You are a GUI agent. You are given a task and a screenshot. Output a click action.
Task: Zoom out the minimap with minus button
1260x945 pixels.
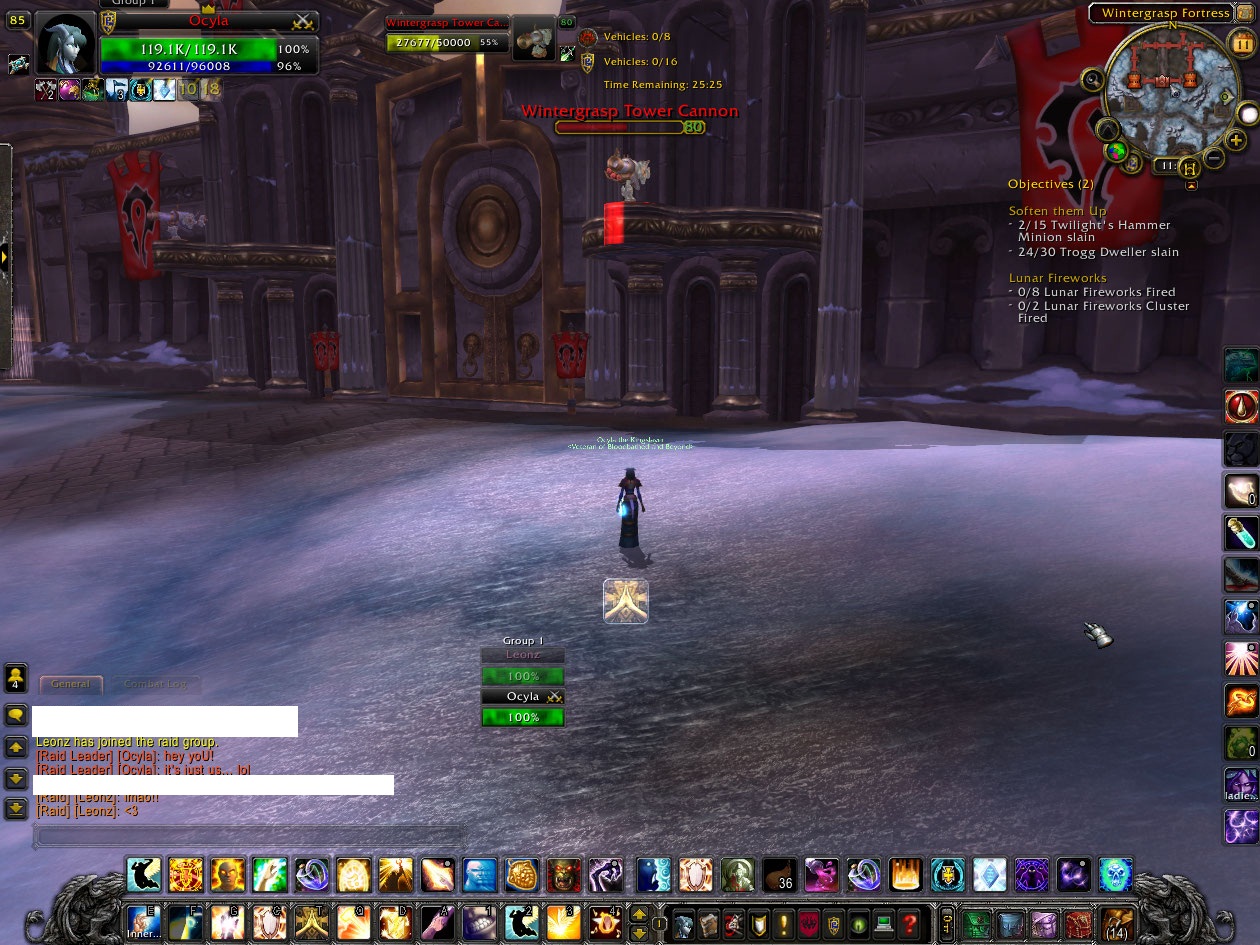[1214, 158]
